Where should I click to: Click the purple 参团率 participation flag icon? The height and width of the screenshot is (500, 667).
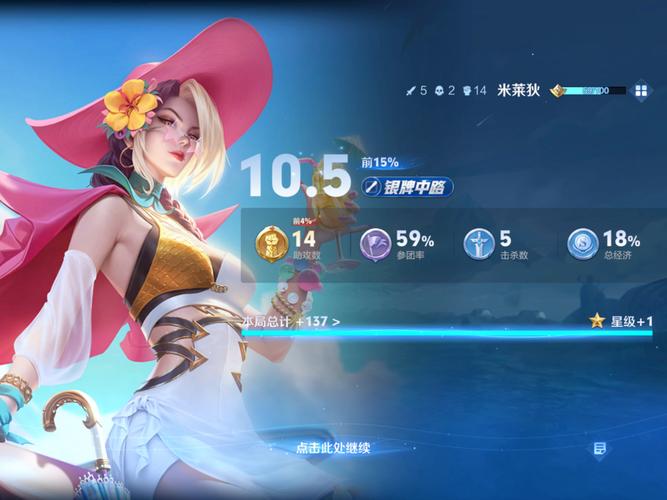[x=376, y=244]
